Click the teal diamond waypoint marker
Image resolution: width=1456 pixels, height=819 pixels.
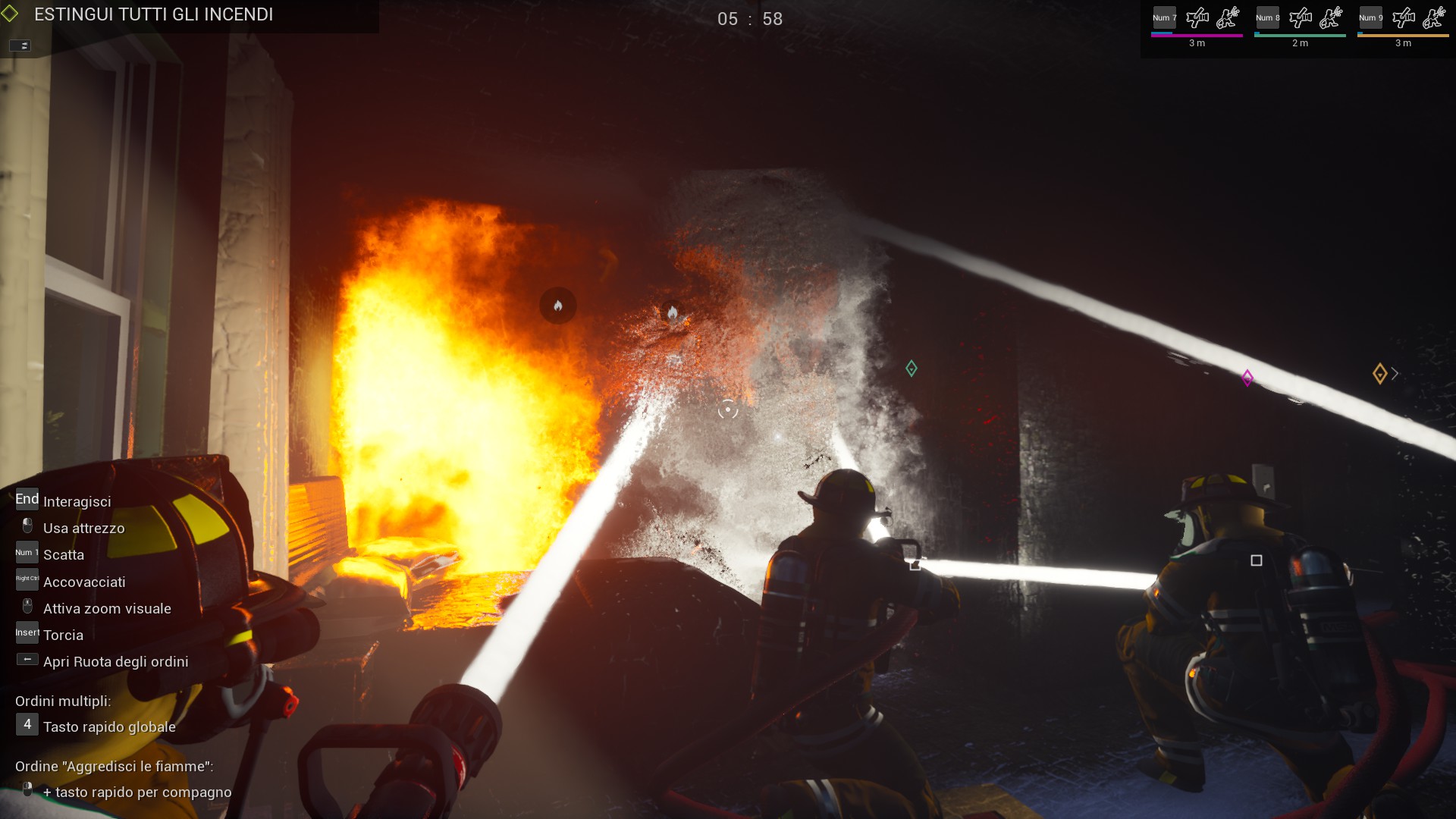911,369
